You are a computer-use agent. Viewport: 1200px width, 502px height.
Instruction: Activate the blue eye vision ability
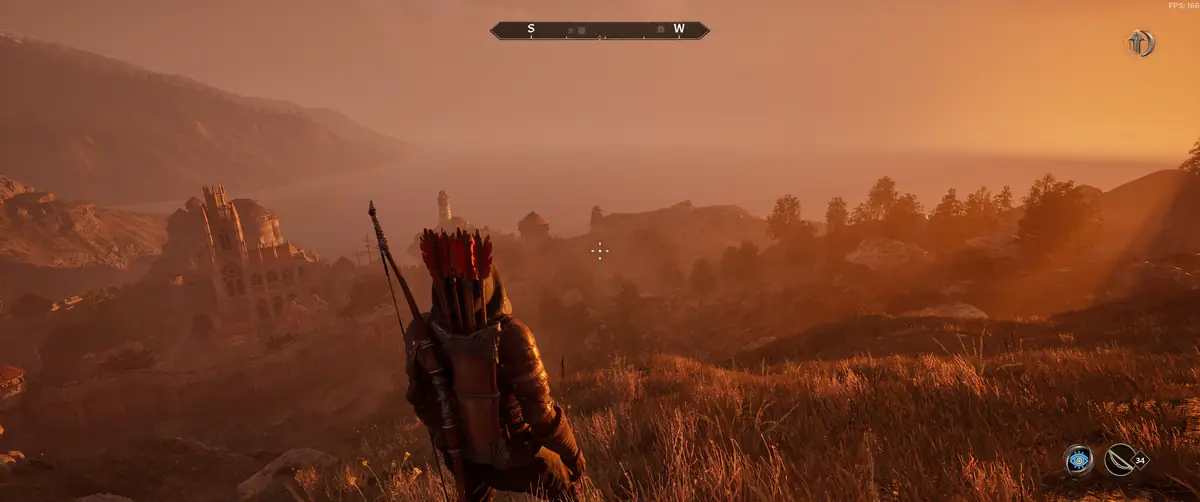pos(1078,459)
